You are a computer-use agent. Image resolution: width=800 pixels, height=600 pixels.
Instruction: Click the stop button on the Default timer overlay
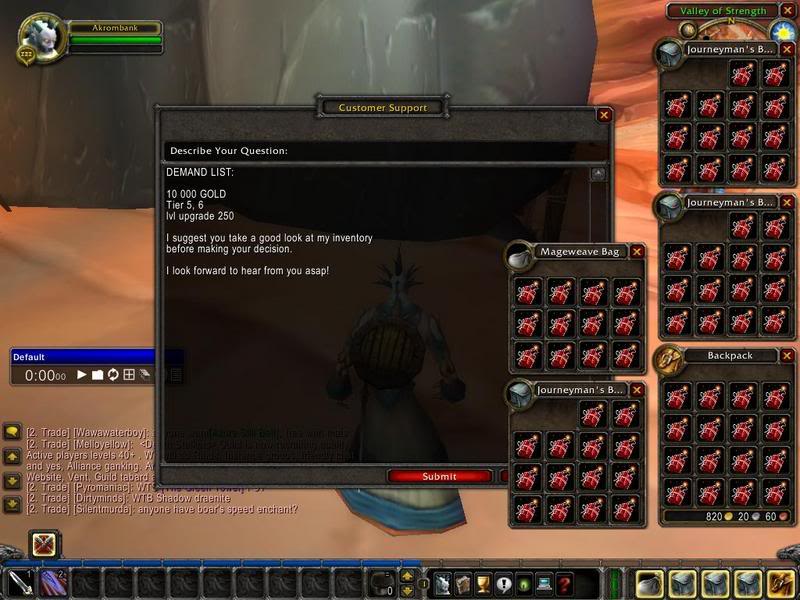click(98, 375)
